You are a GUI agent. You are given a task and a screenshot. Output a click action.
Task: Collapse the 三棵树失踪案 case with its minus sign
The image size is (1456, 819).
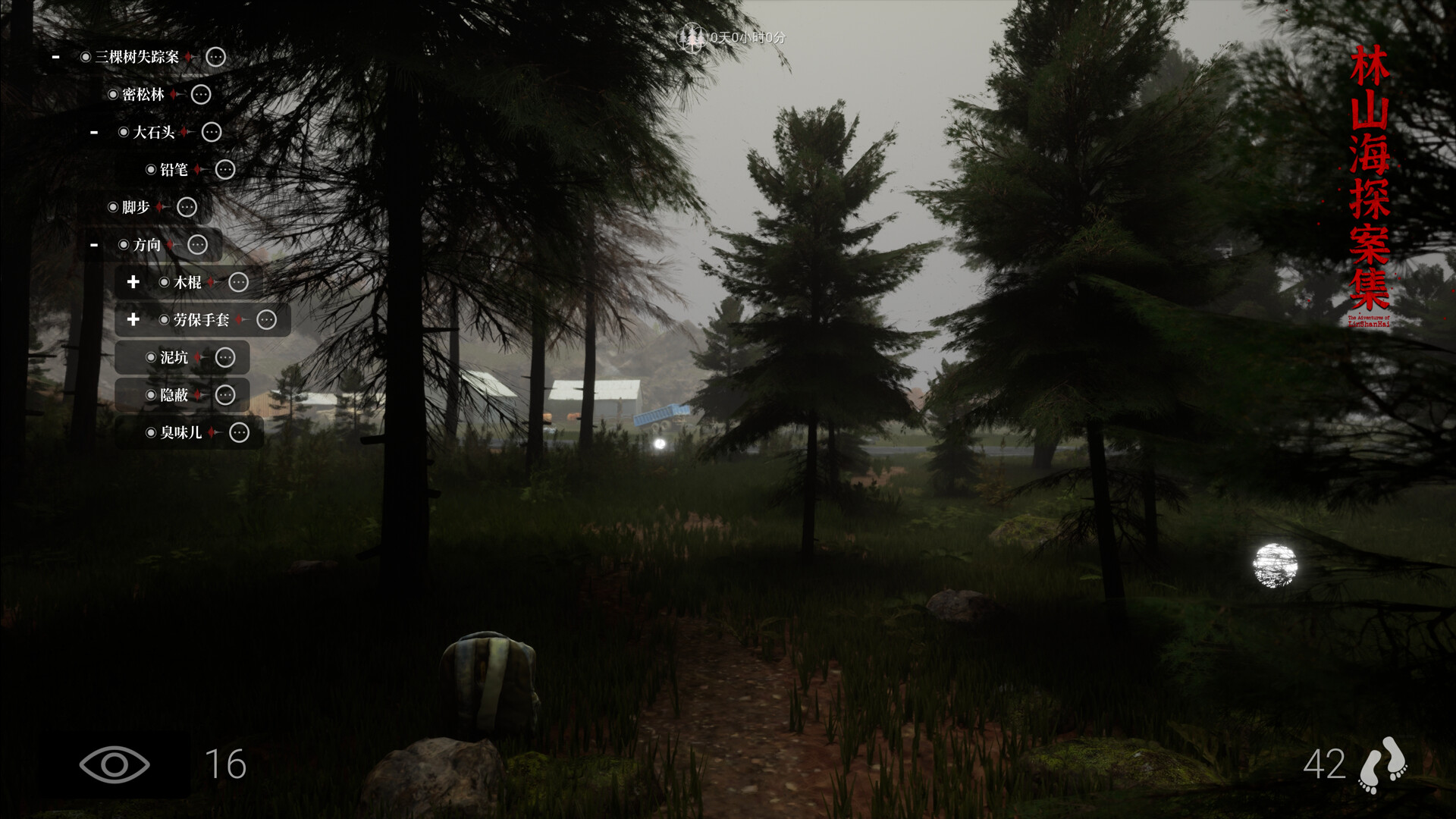(54, 57)
